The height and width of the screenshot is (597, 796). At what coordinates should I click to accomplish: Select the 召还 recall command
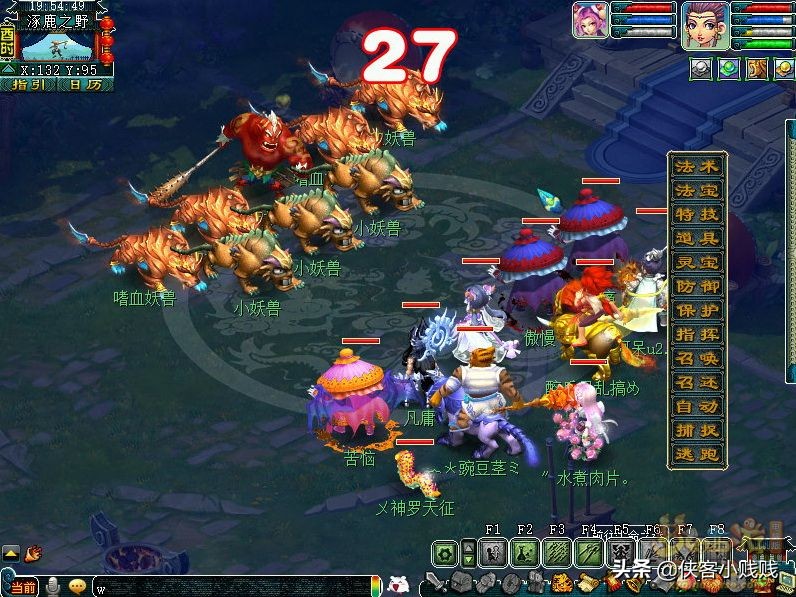pos(697,383)
